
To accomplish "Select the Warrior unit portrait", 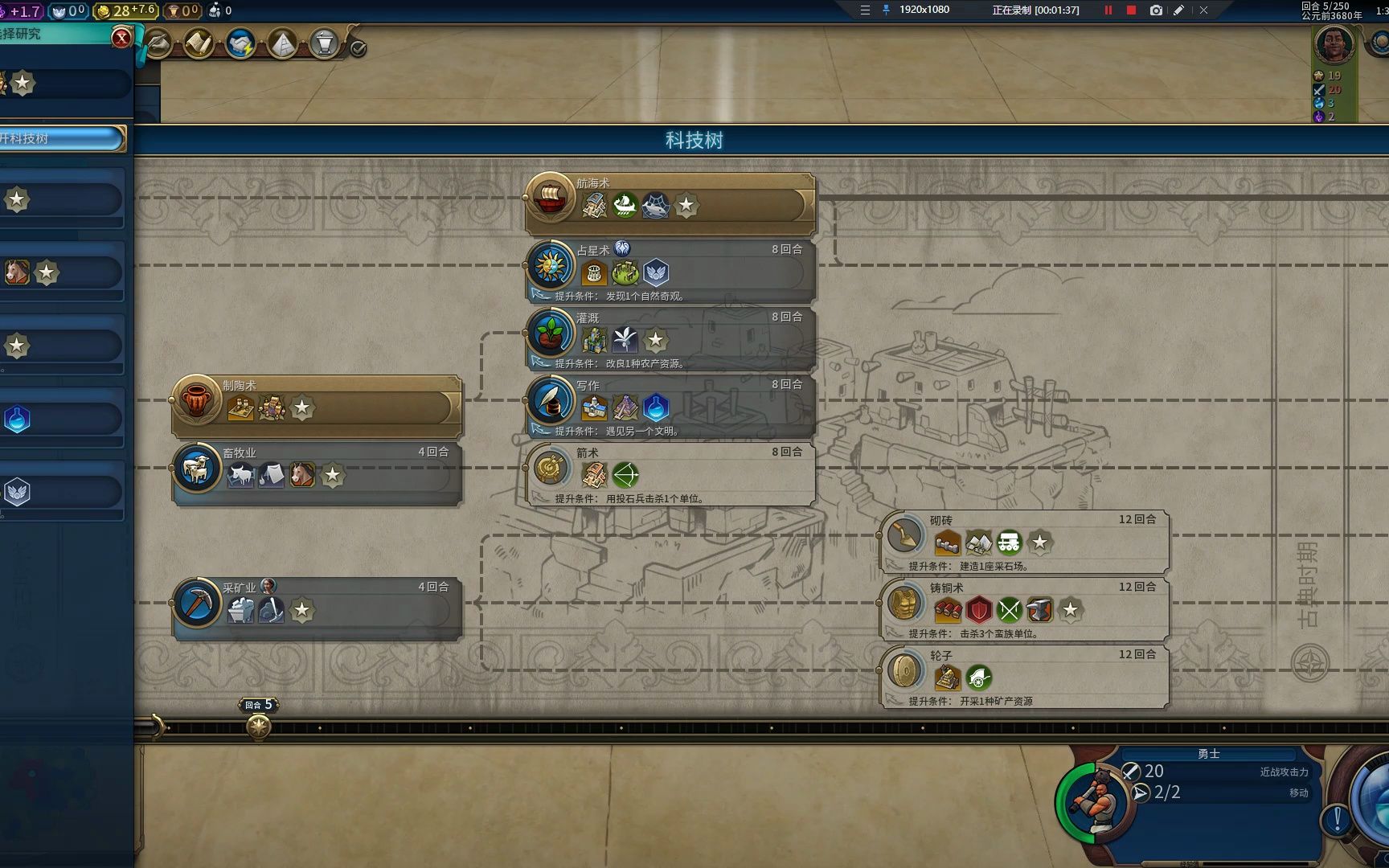I will tap(1094, 801).
